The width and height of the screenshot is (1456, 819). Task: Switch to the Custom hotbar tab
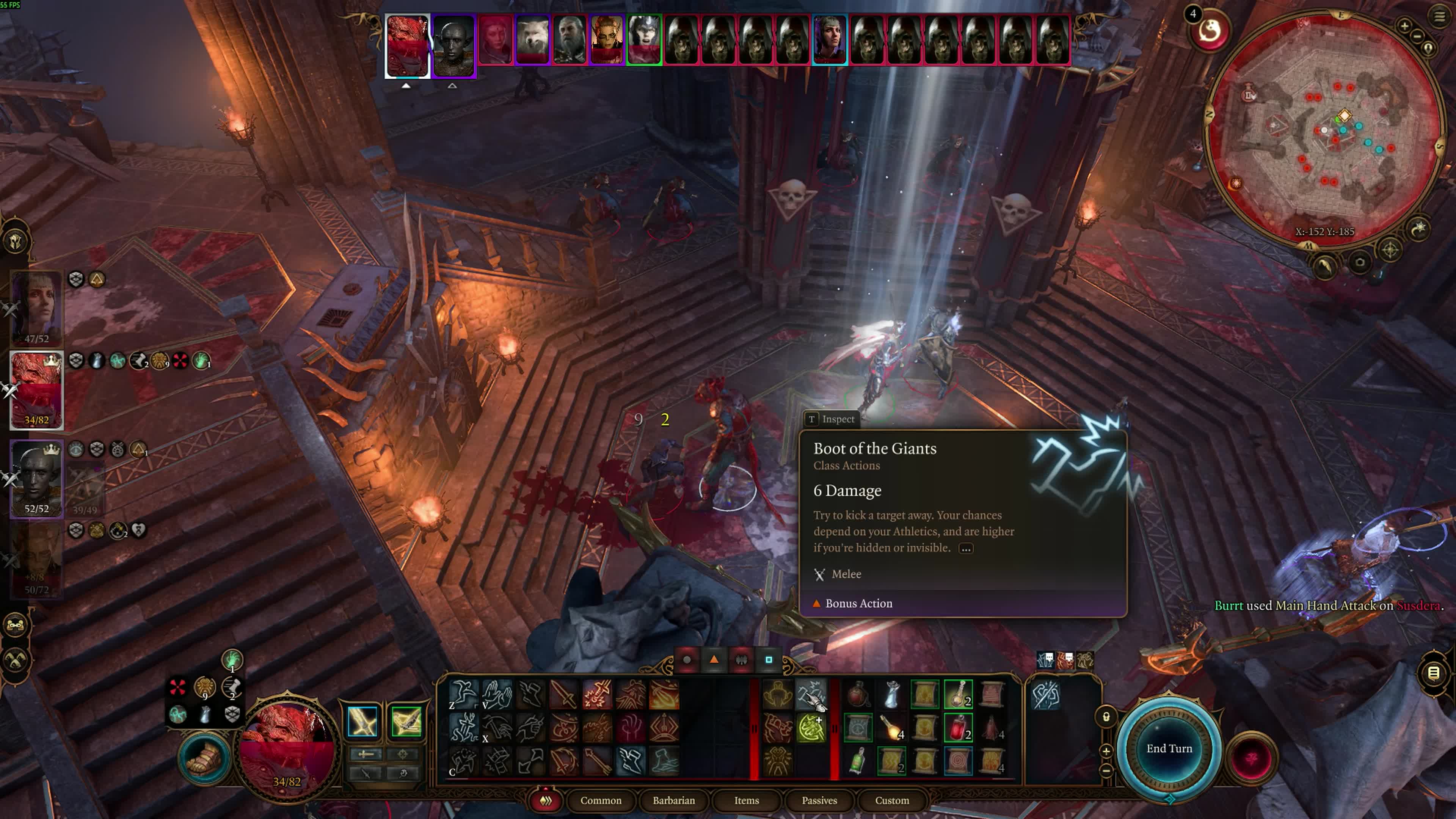point(892,800)
